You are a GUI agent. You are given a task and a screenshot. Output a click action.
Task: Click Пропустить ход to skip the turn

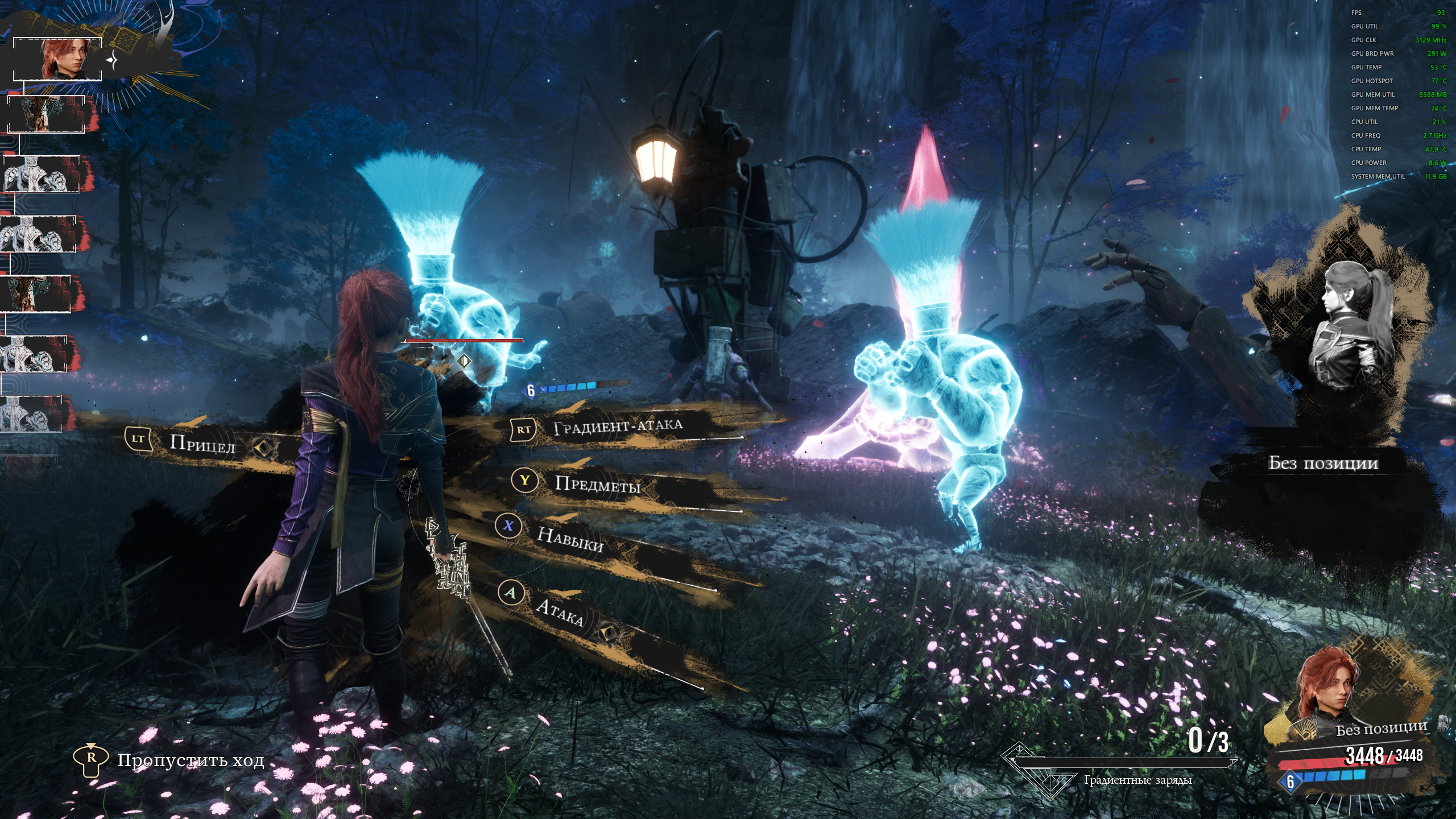point(190,760)
